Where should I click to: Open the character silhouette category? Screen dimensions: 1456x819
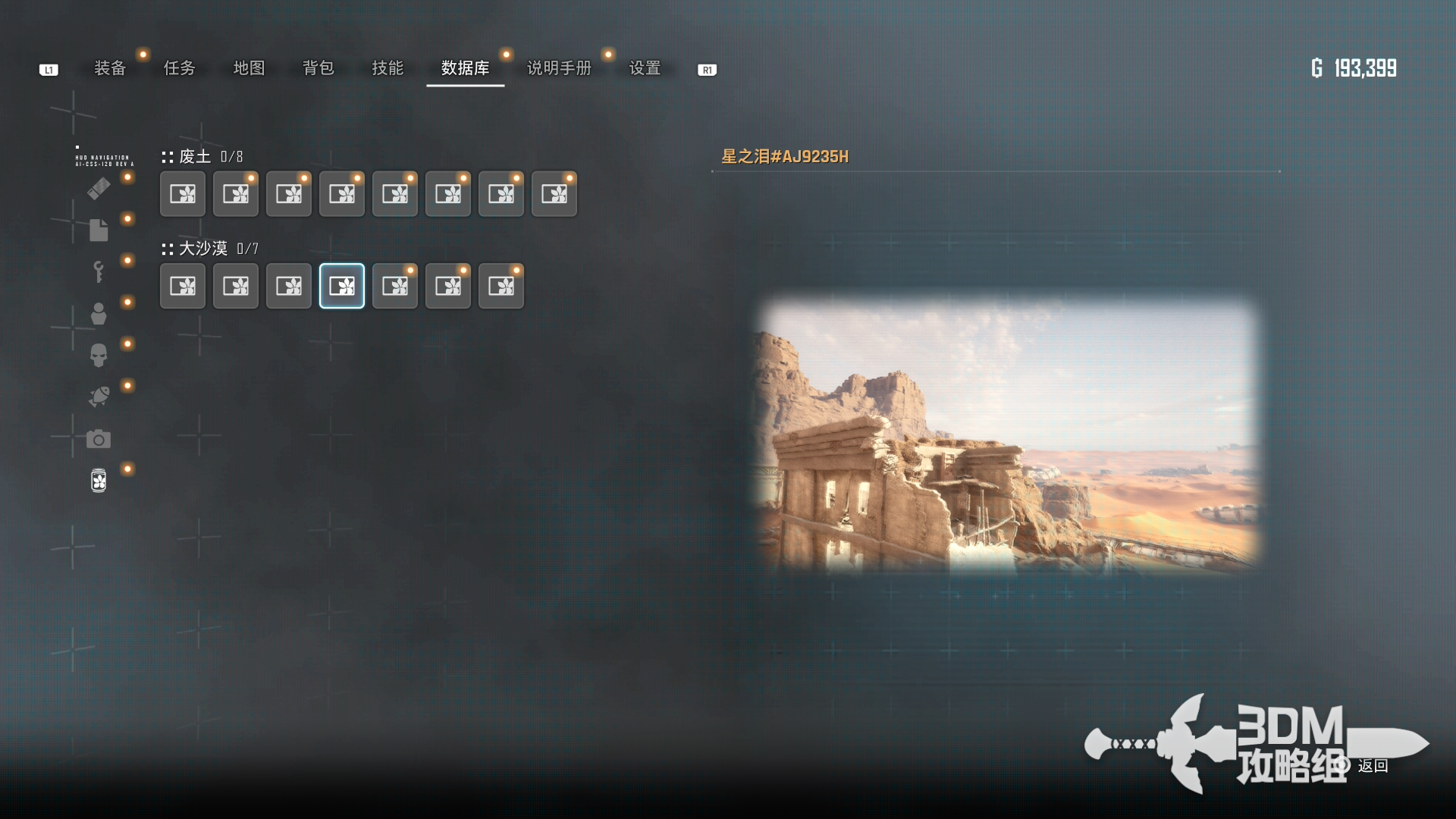coord(99,313)
